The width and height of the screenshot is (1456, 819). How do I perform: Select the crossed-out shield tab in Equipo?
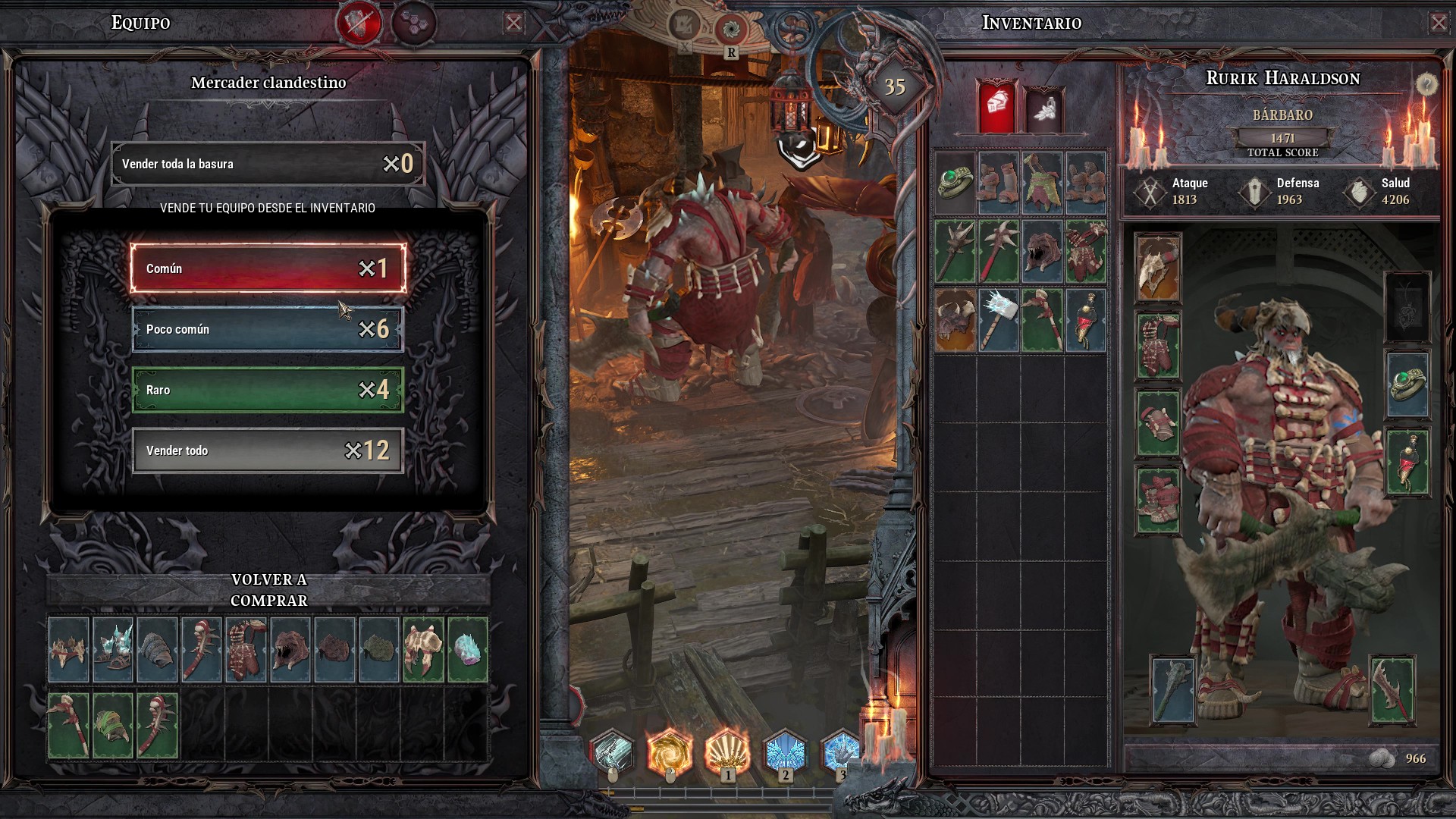359,23
